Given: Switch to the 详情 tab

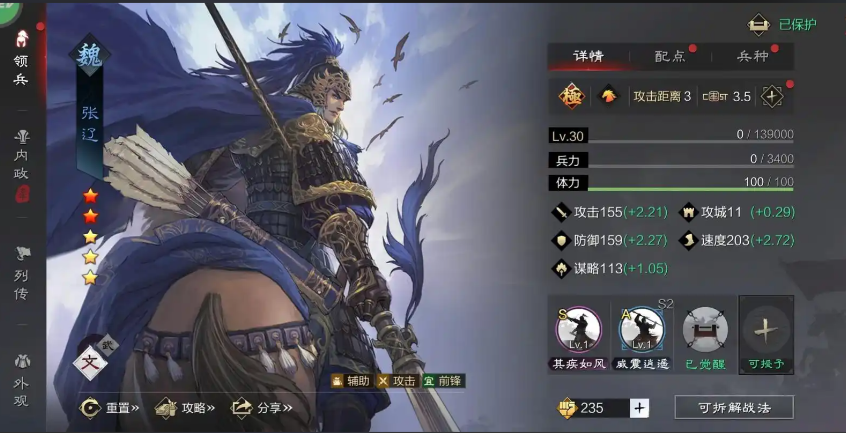Looking at the screenshot, I should [x=587, y=57].
